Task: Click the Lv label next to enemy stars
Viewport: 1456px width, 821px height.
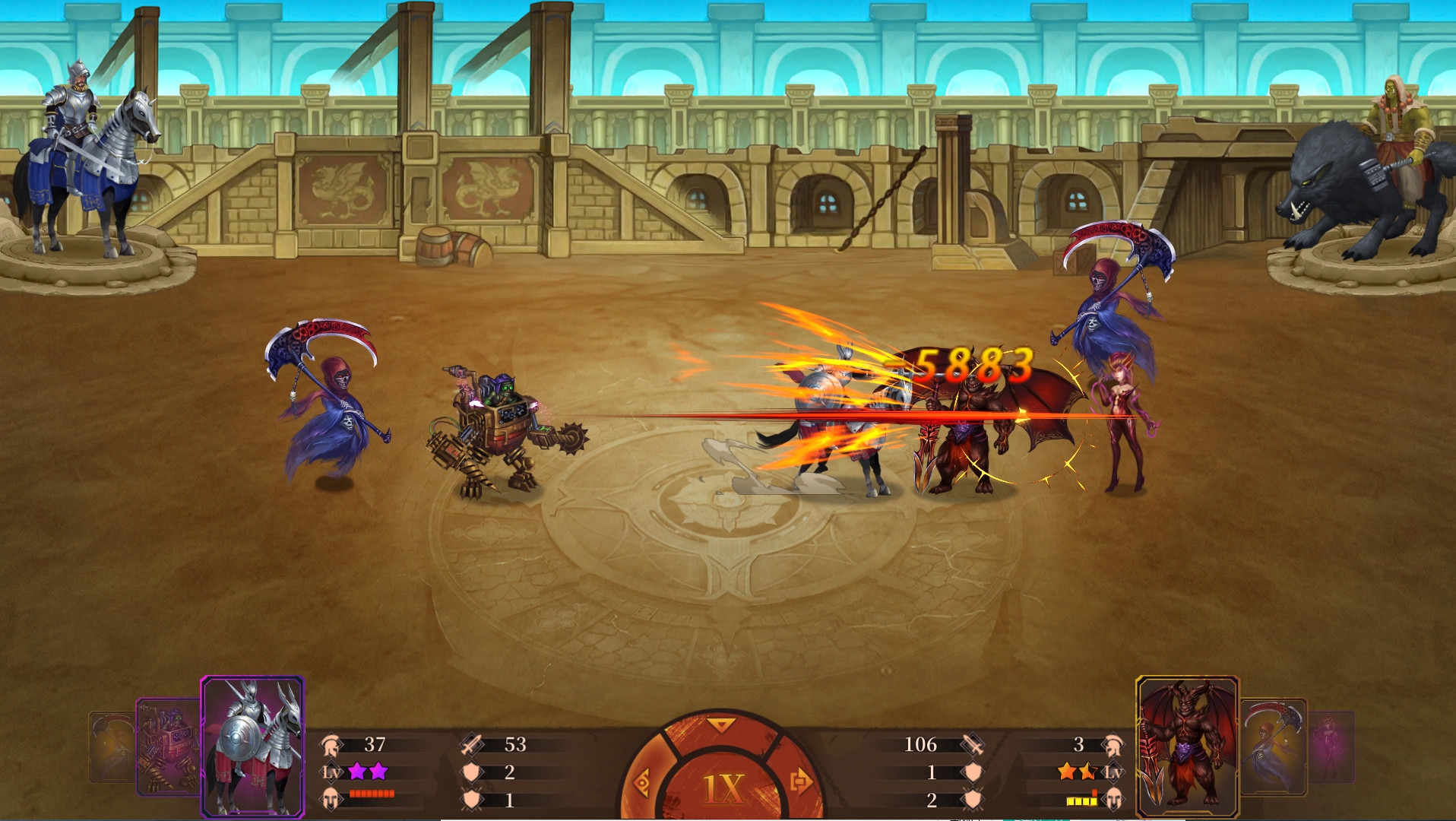Action: click(1113, 772)
